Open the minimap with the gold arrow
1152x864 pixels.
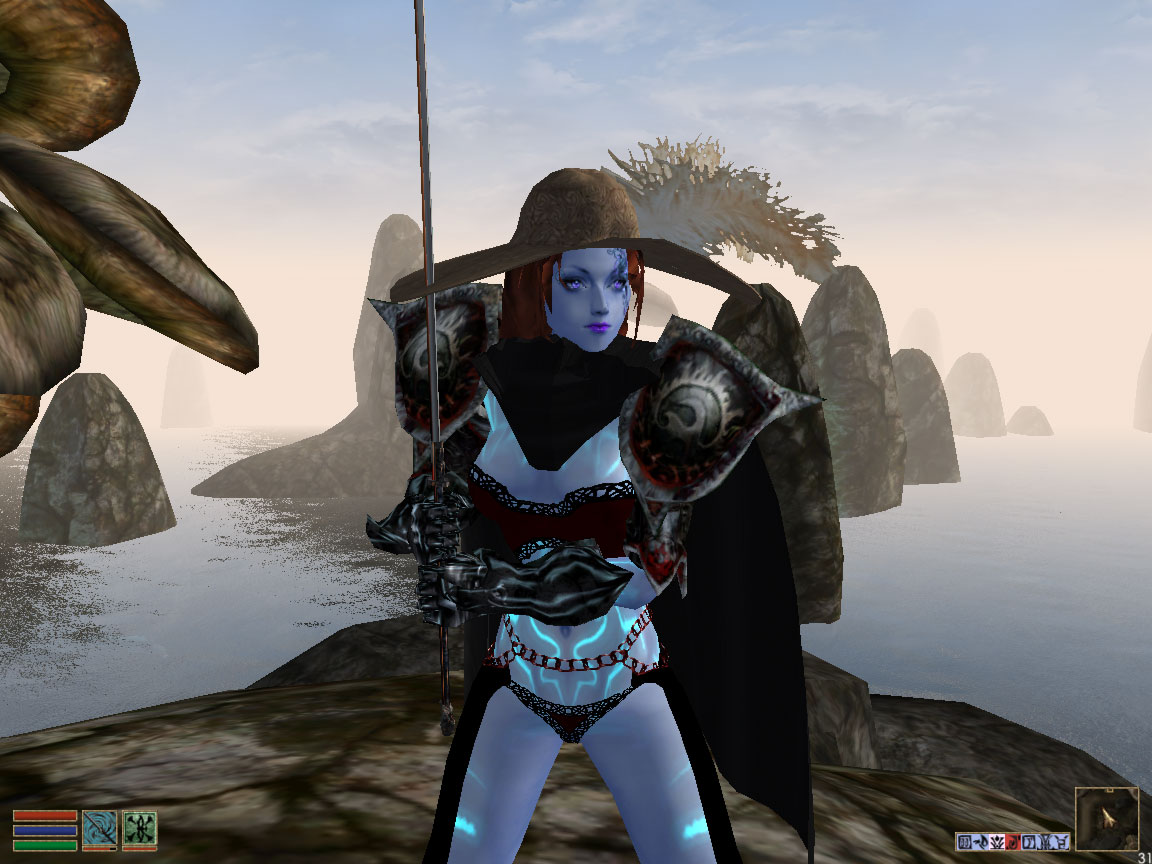pos(1107,819)
